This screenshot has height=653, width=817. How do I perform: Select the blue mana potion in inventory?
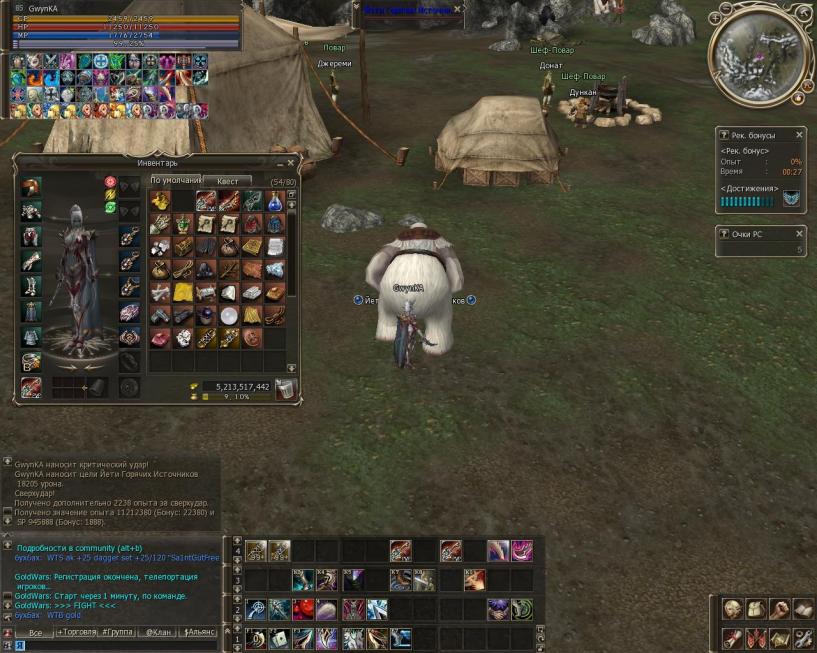[274, 200]
